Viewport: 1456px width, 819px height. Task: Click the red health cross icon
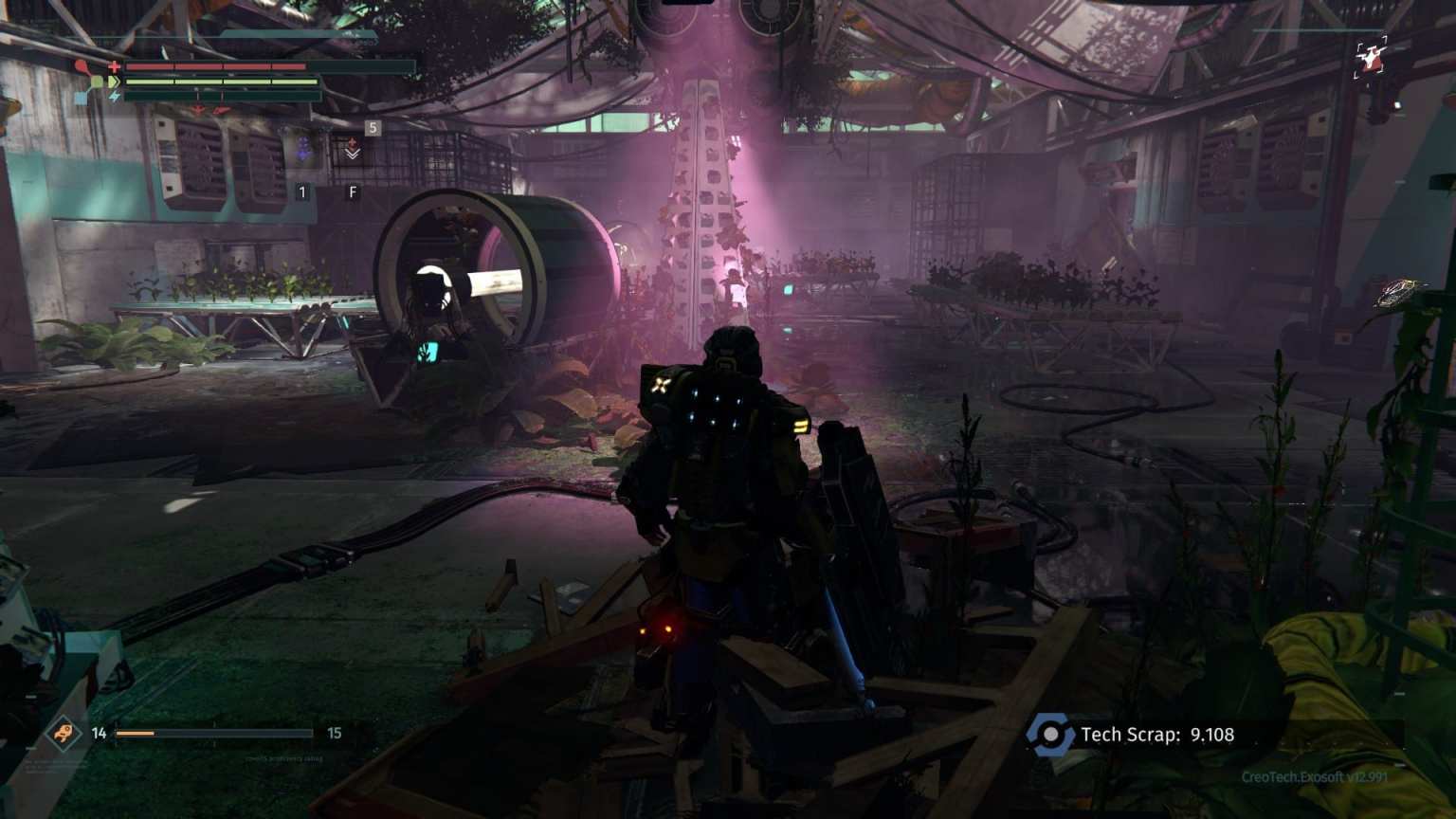(x=114, y=65)
